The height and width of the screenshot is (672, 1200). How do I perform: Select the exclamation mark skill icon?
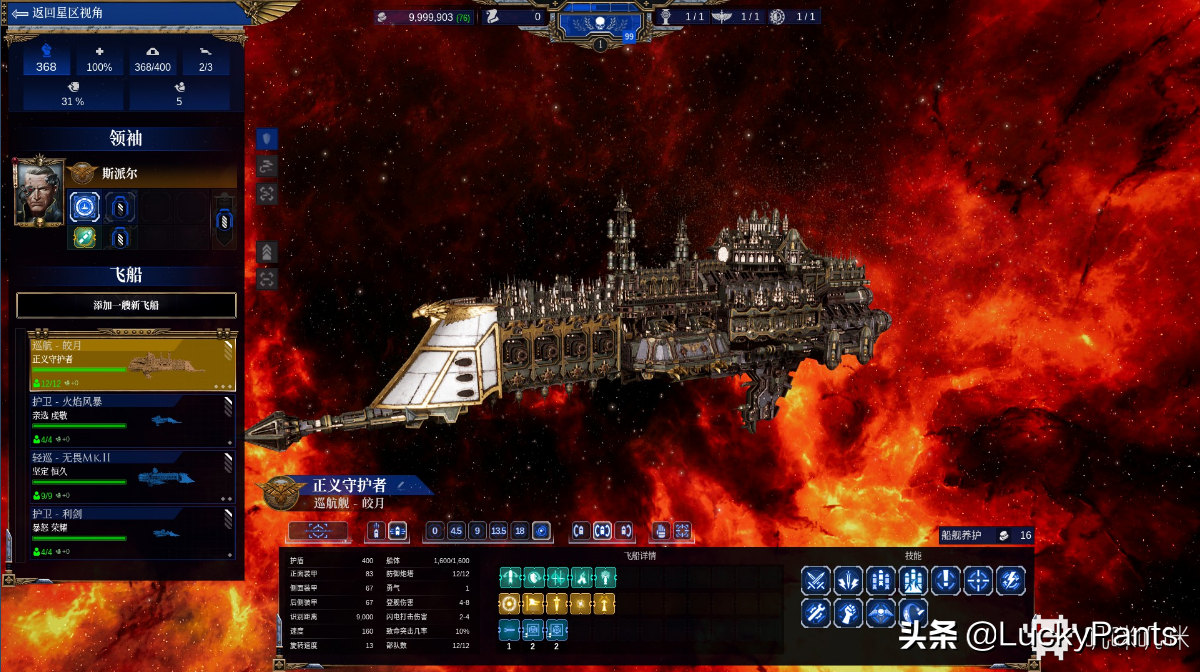click(946, 579)
